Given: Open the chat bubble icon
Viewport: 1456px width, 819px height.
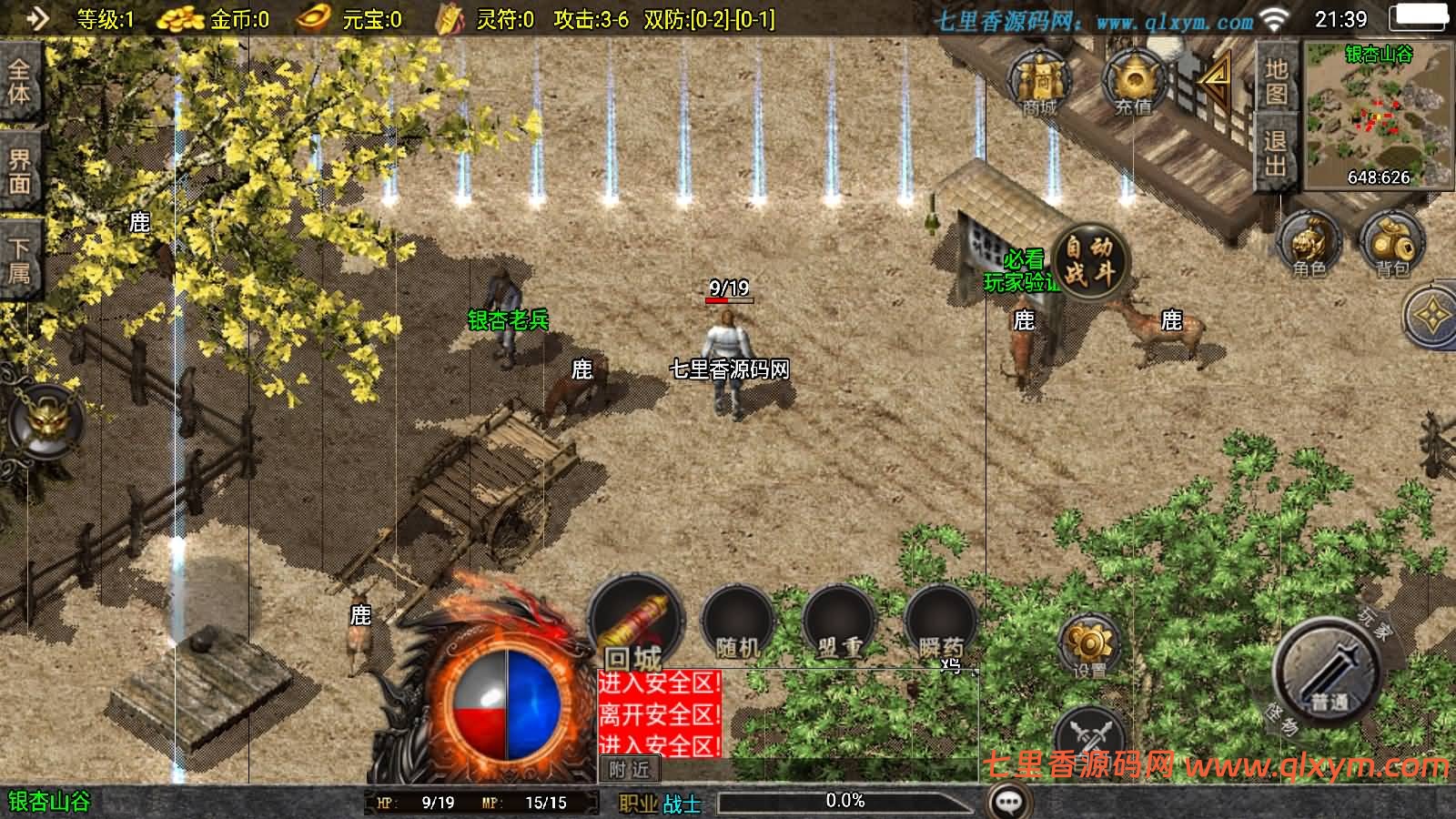Looking at the screenshot, I should 1008,802.
